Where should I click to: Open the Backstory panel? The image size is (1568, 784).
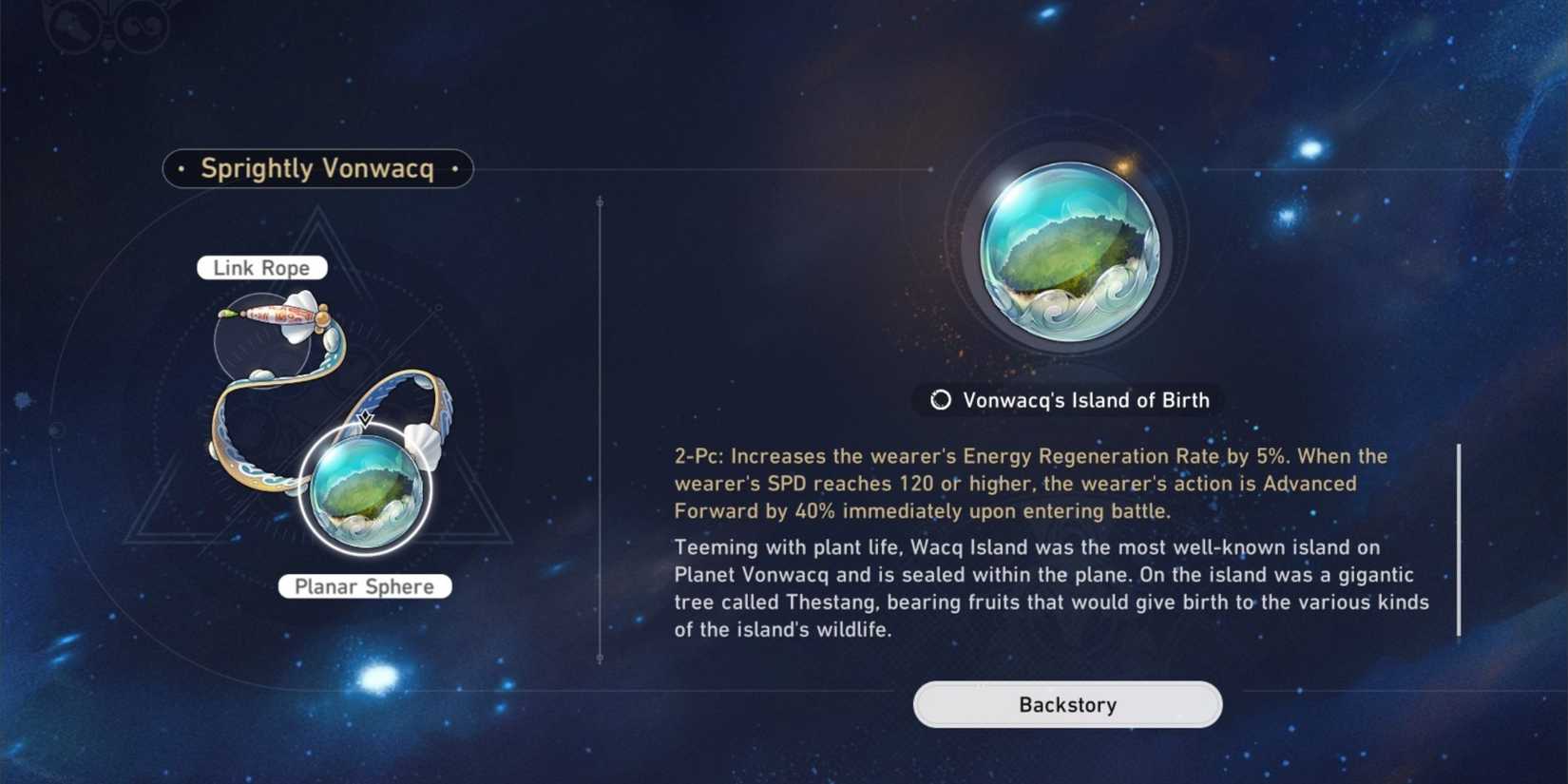point(1066,704)
